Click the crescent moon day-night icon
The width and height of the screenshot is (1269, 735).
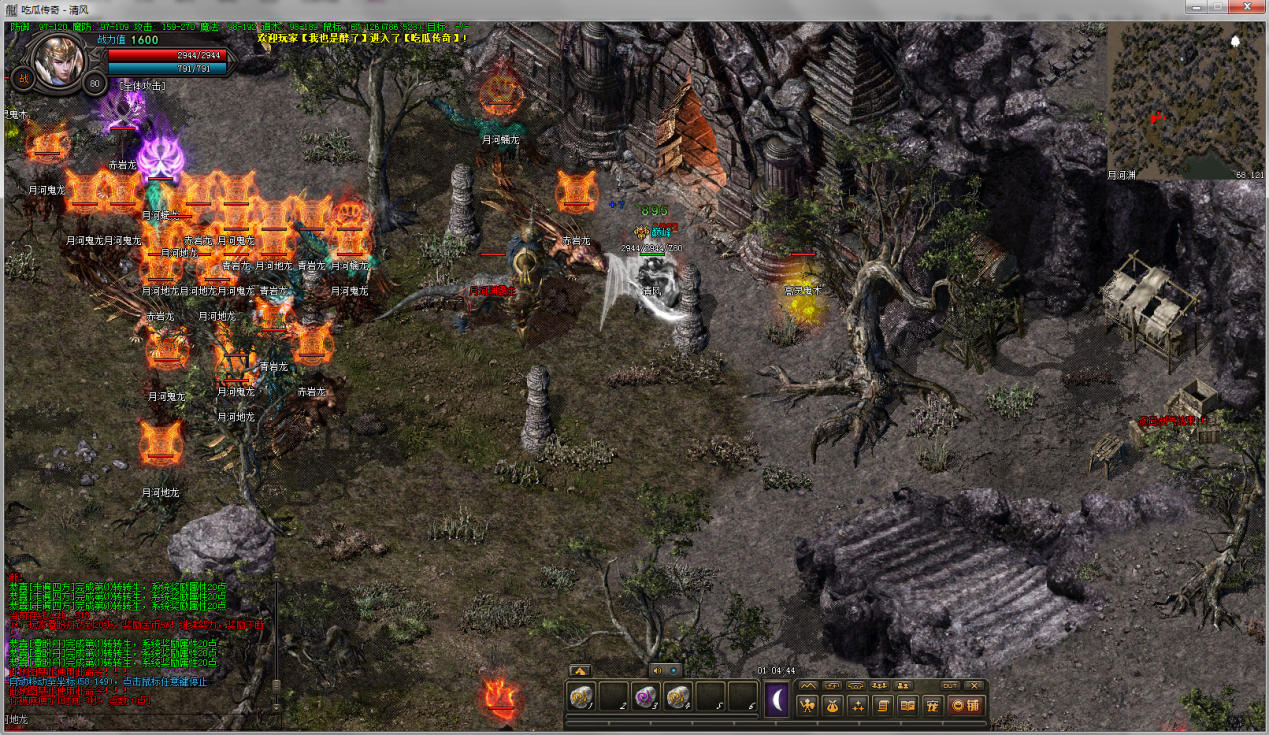coord(777,698)
